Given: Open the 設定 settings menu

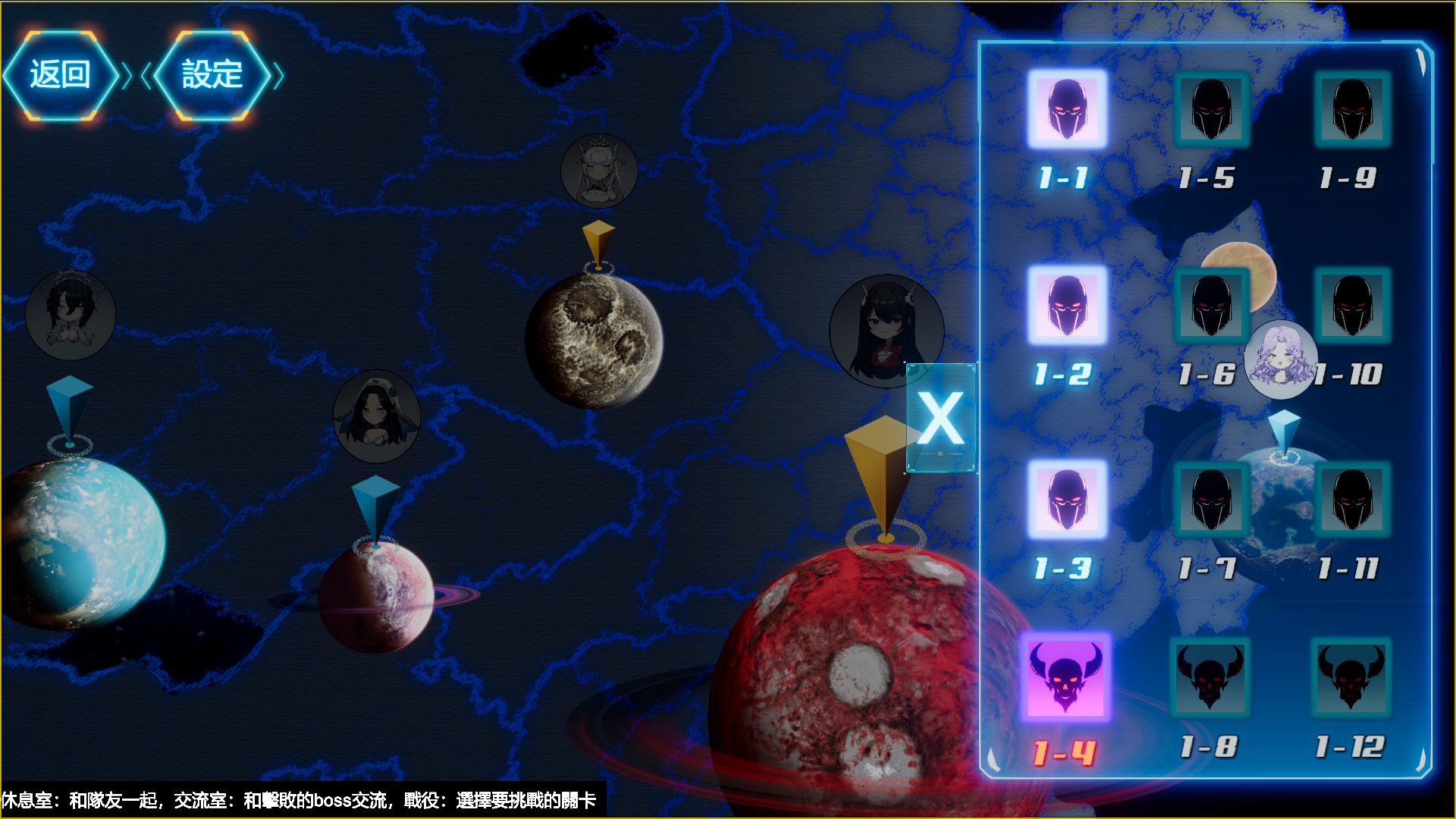Looking at the screenshot, I should (x=212, y=75).
